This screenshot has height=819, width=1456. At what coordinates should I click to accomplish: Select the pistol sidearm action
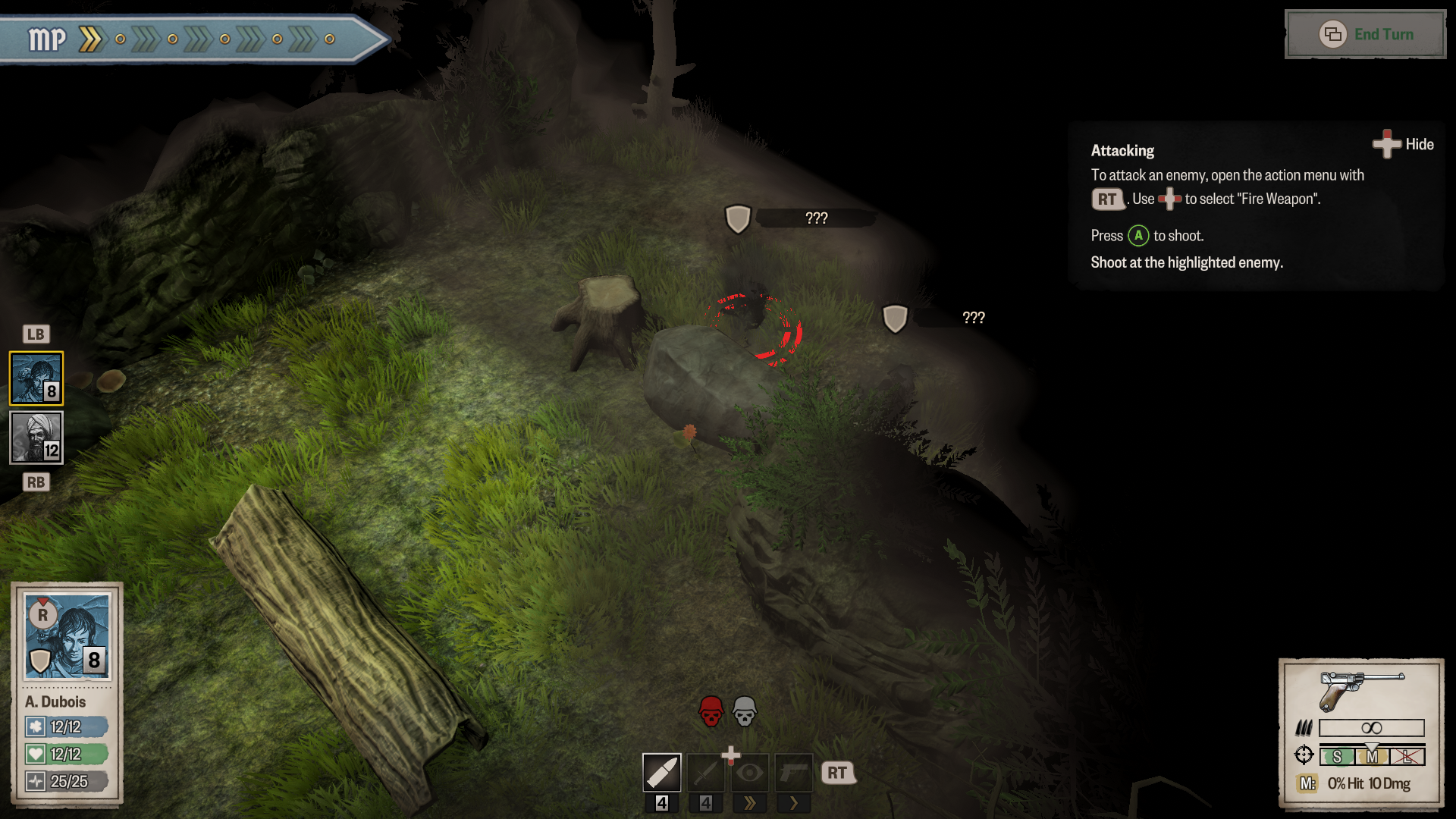pos(793,772)
